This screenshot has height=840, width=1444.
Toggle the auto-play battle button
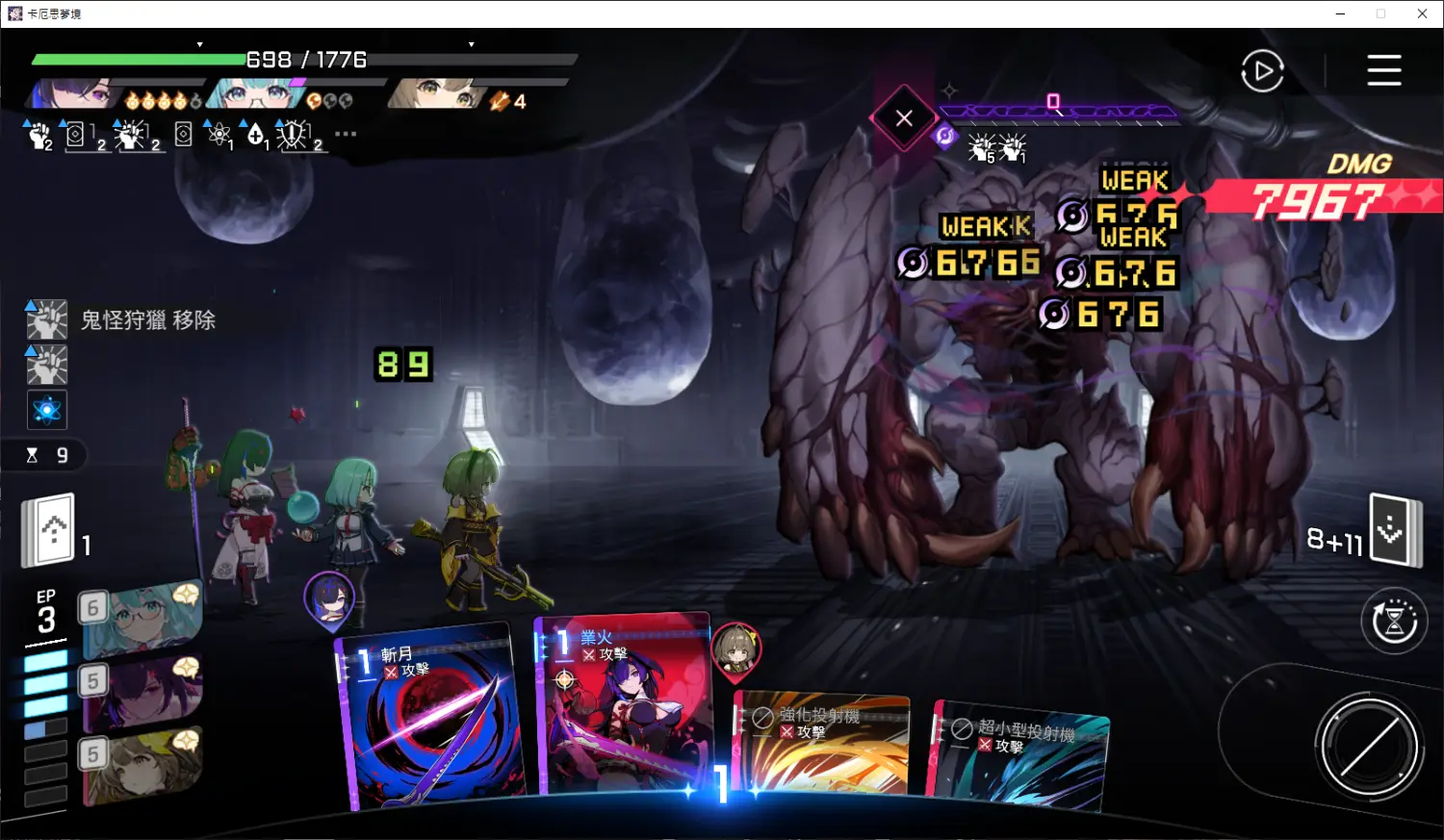[x=1262, y=71]
